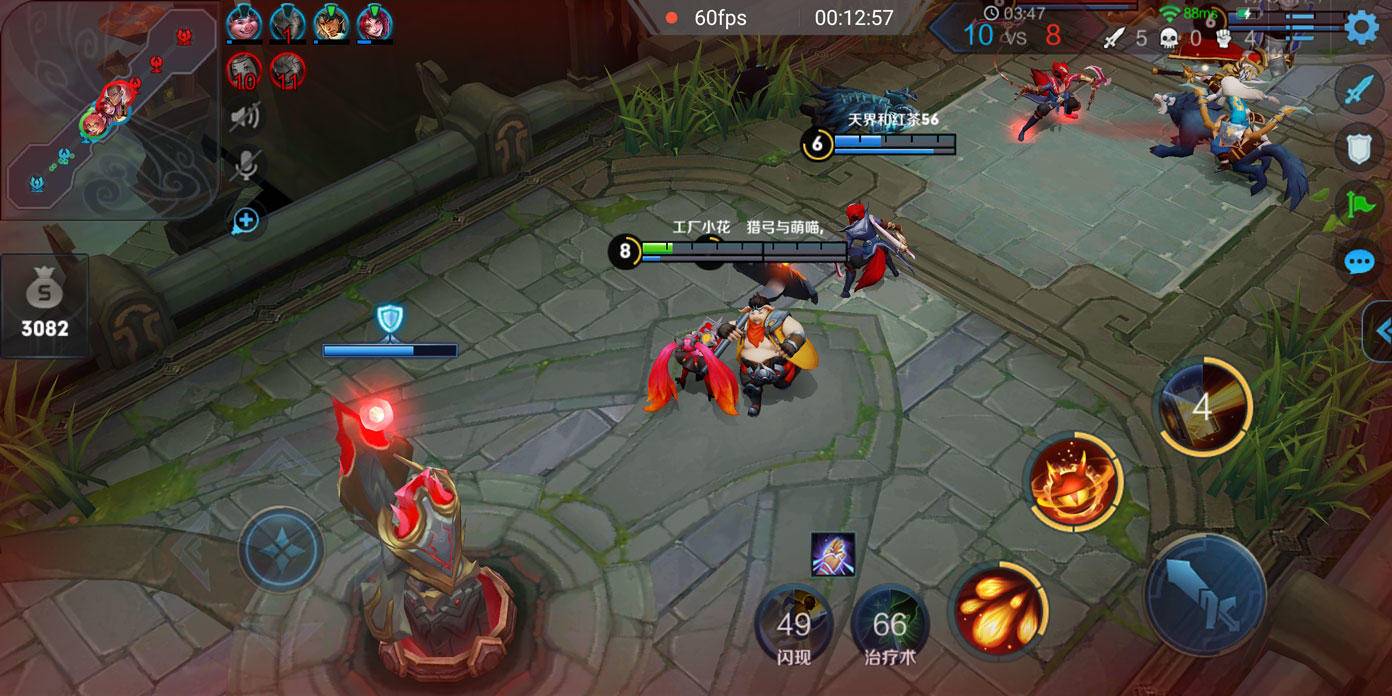Screen dimensions: 1392x696
Task: Toggle the muted microphone icon
Action: click(x=244, y=166)
